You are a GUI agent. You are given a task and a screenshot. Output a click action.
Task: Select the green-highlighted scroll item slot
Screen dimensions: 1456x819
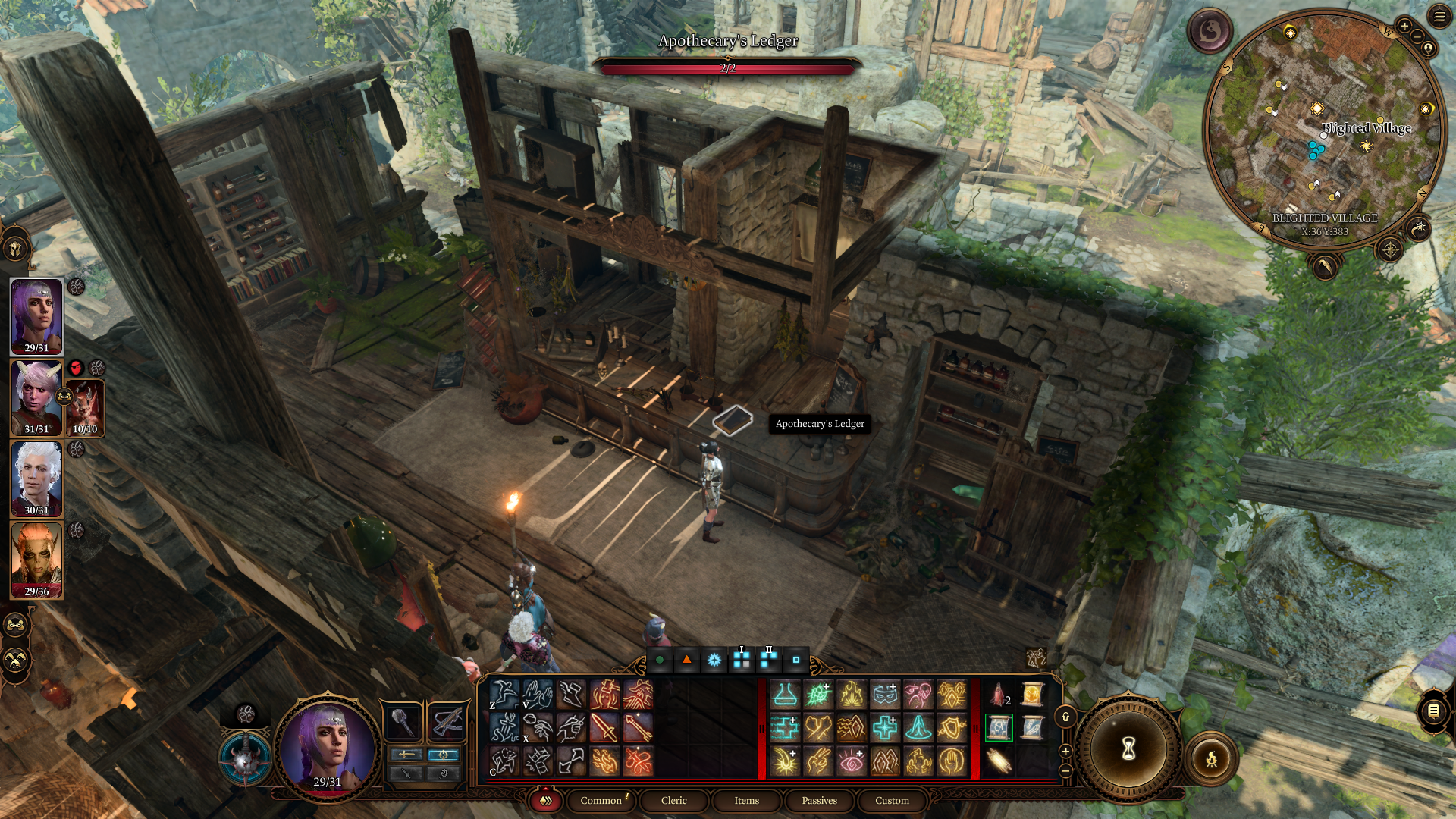[x=999, y=726]
